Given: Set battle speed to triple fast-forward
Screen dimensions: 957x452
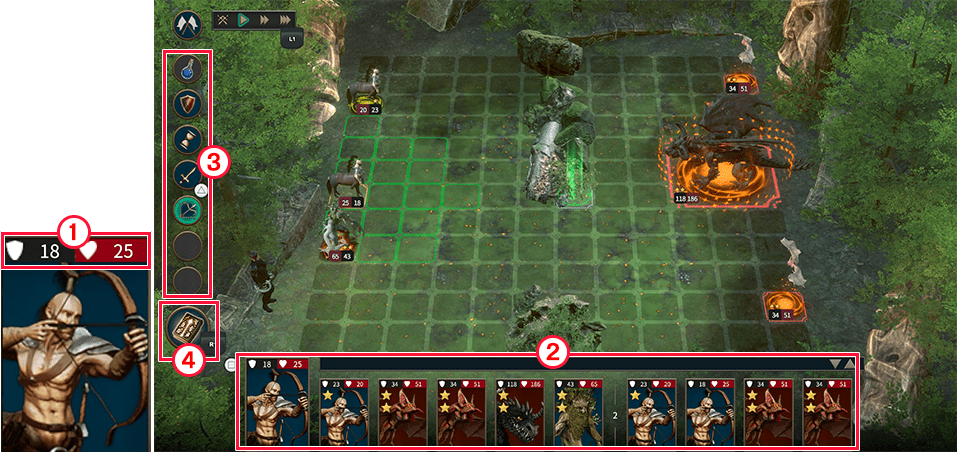Looking at the screenshot, I should [x=286, y=19].
